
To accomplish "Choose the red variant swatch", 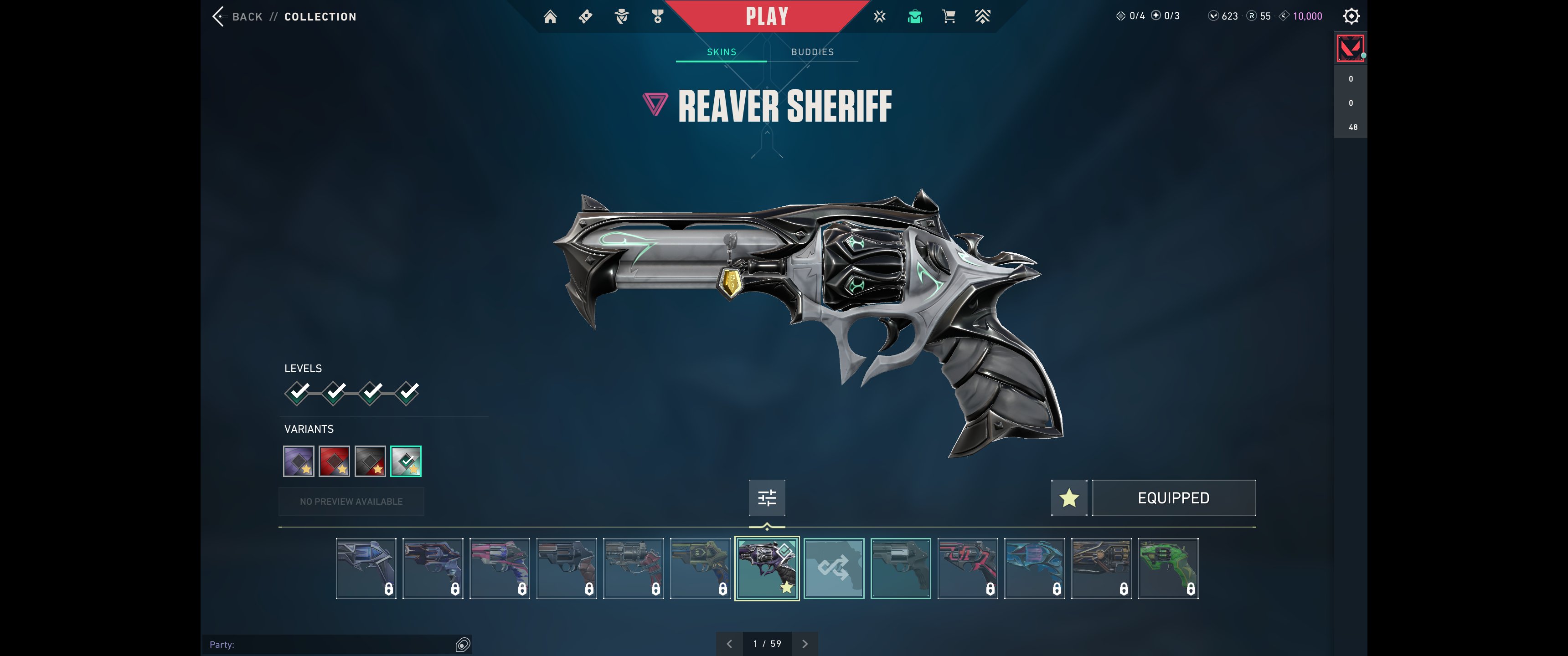I will pos(334,461).
